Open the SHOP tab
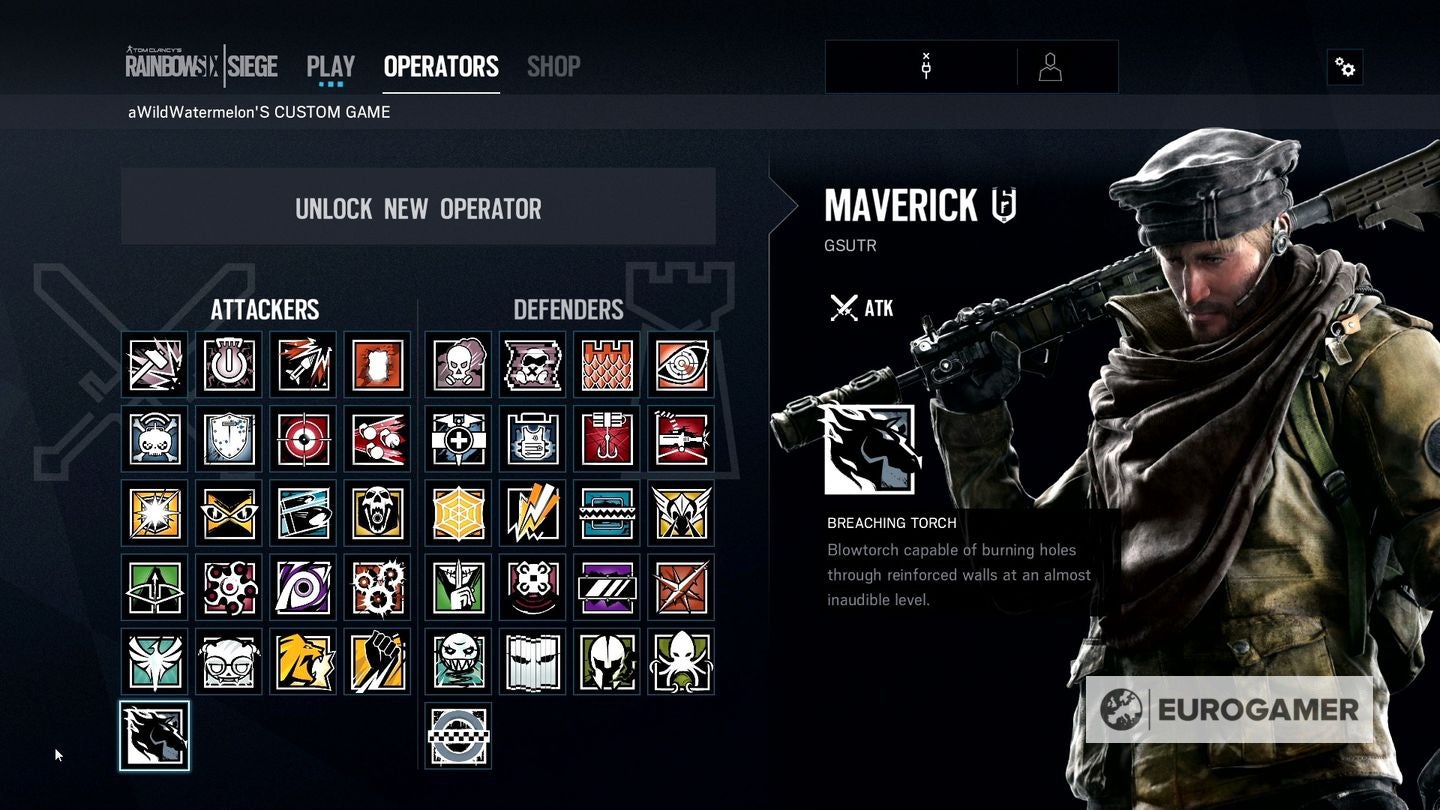This screenshot has height=810, width=1440. coord(553,66)
